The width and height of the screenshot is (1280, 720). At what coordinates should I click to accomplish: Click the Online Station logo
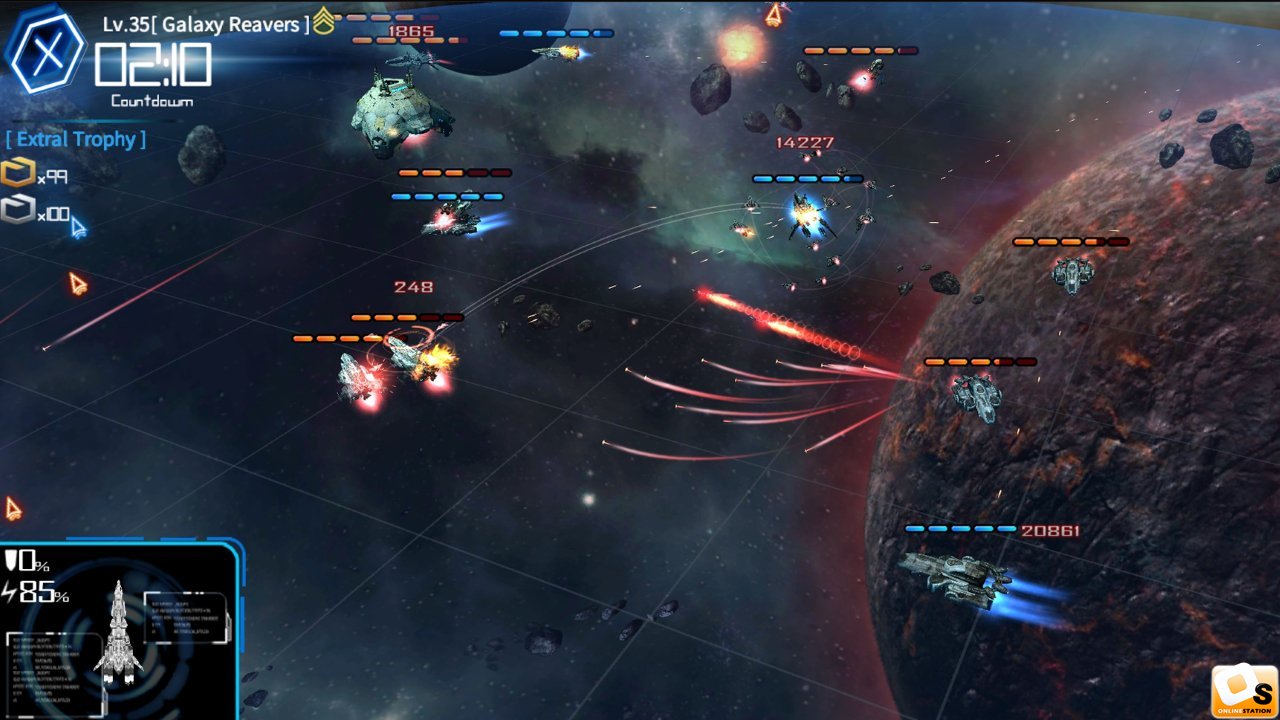(x=1244, y=692)
